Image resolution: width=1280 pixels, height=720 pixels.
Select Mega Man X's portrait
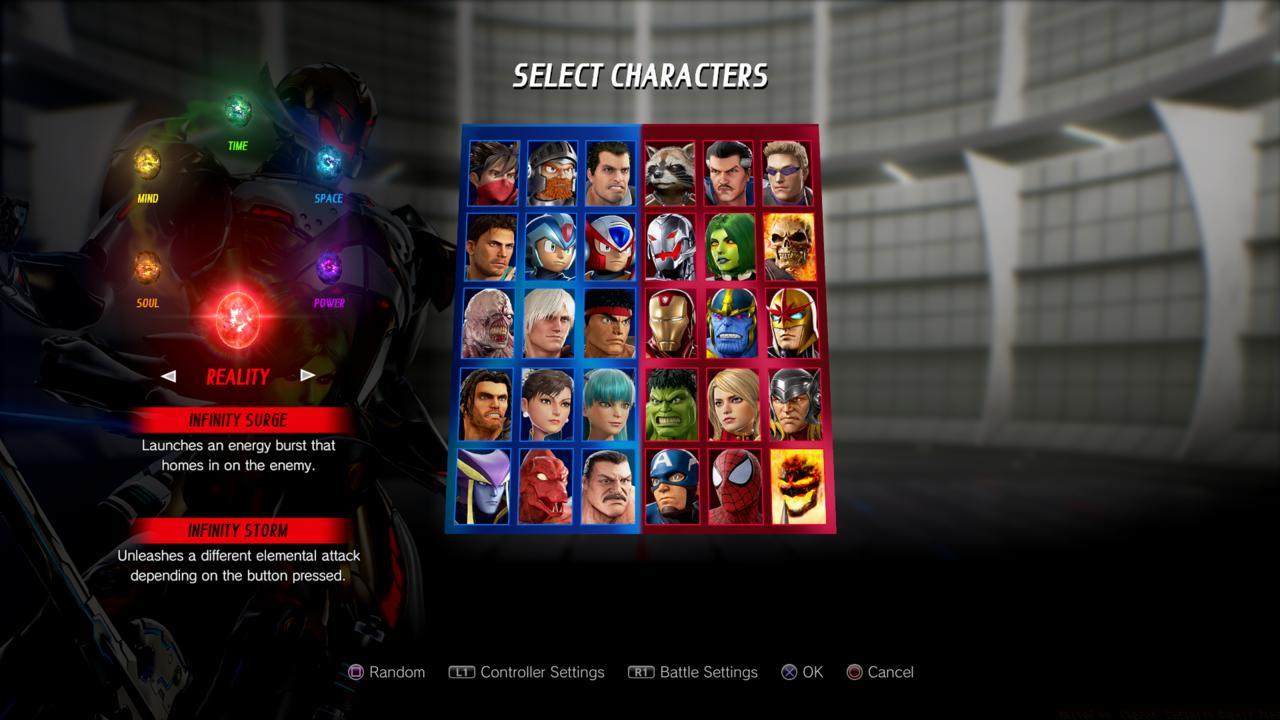(x=549, y=247)
